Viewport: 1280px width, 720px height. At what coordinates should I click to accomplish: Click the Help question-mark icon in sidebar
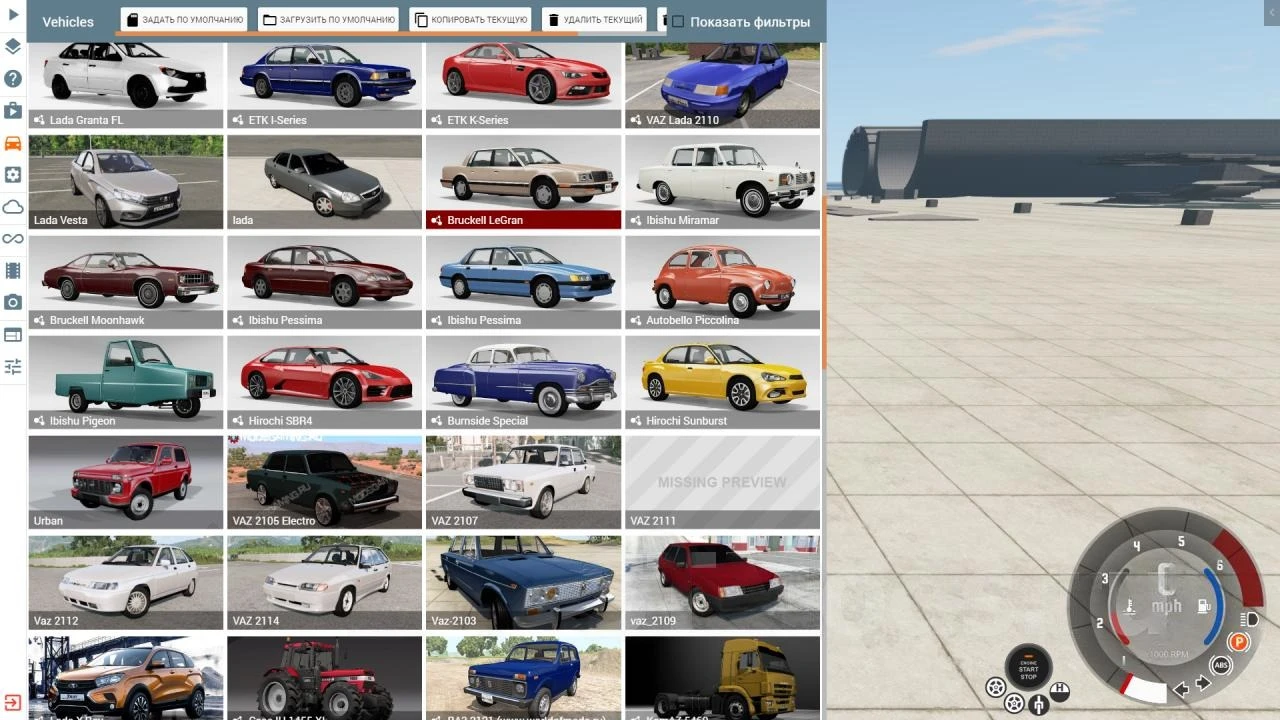click(x=13, y=78)
